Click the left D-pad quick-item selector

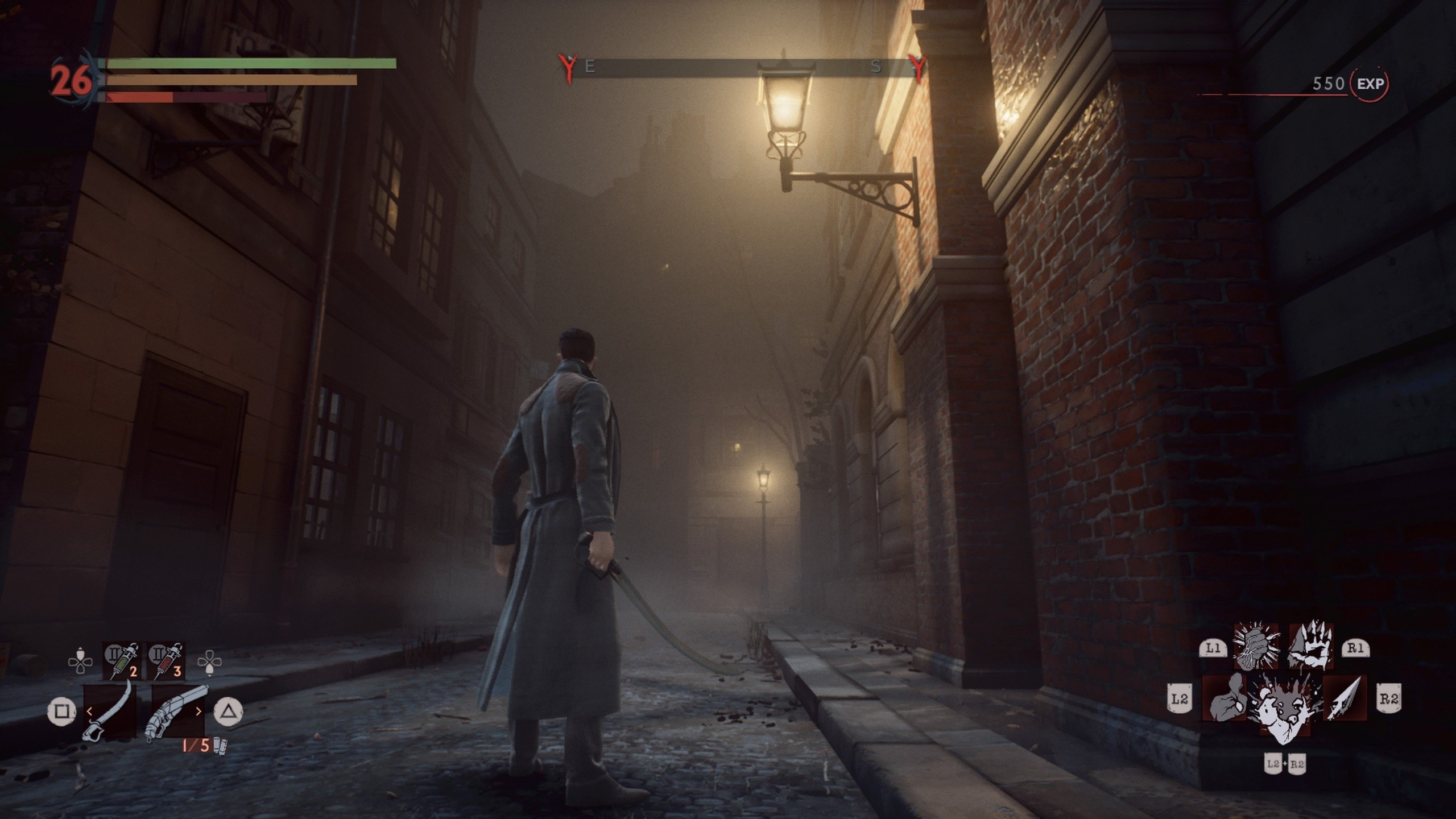tap(81, 661)
